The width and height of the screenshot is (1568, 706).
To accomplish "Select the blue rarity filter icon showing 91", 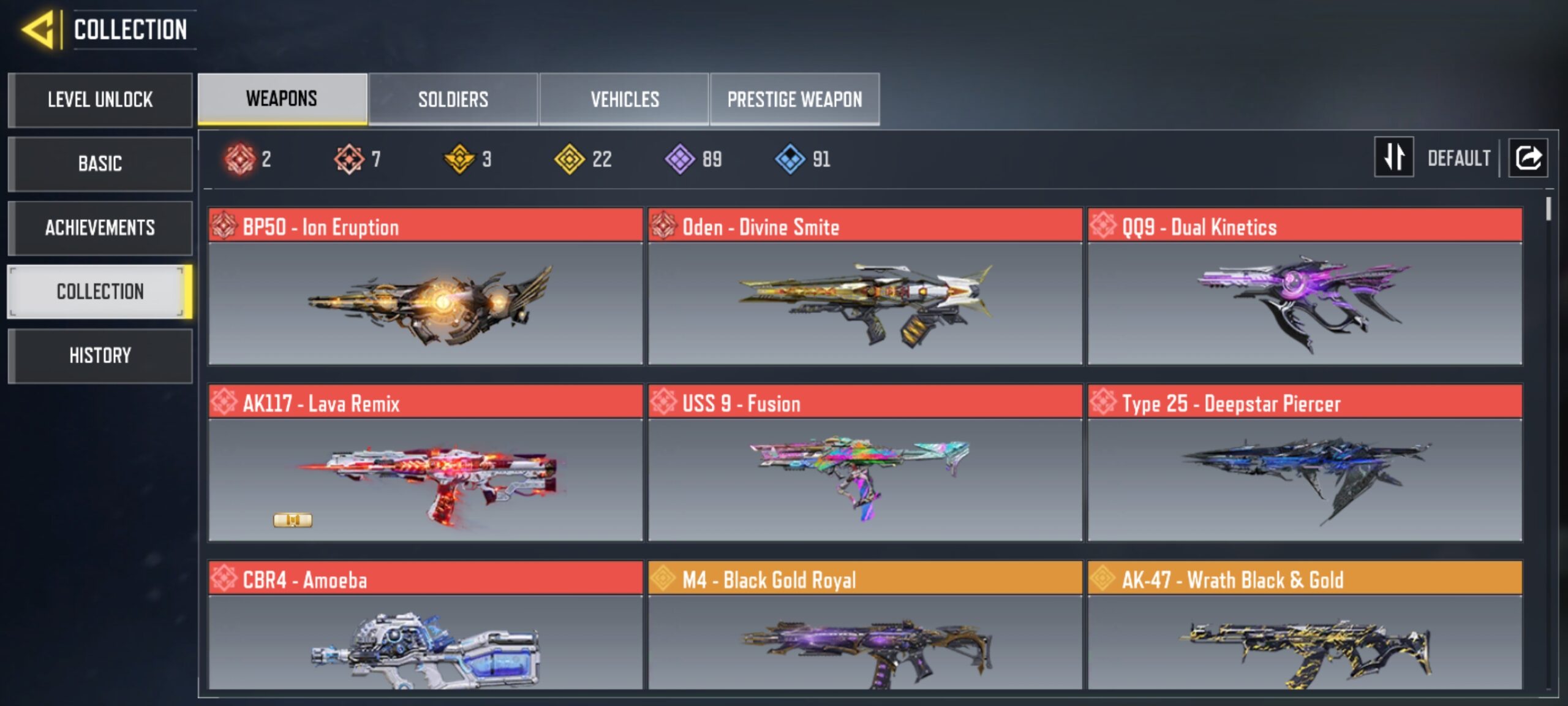I will (791, 158).
